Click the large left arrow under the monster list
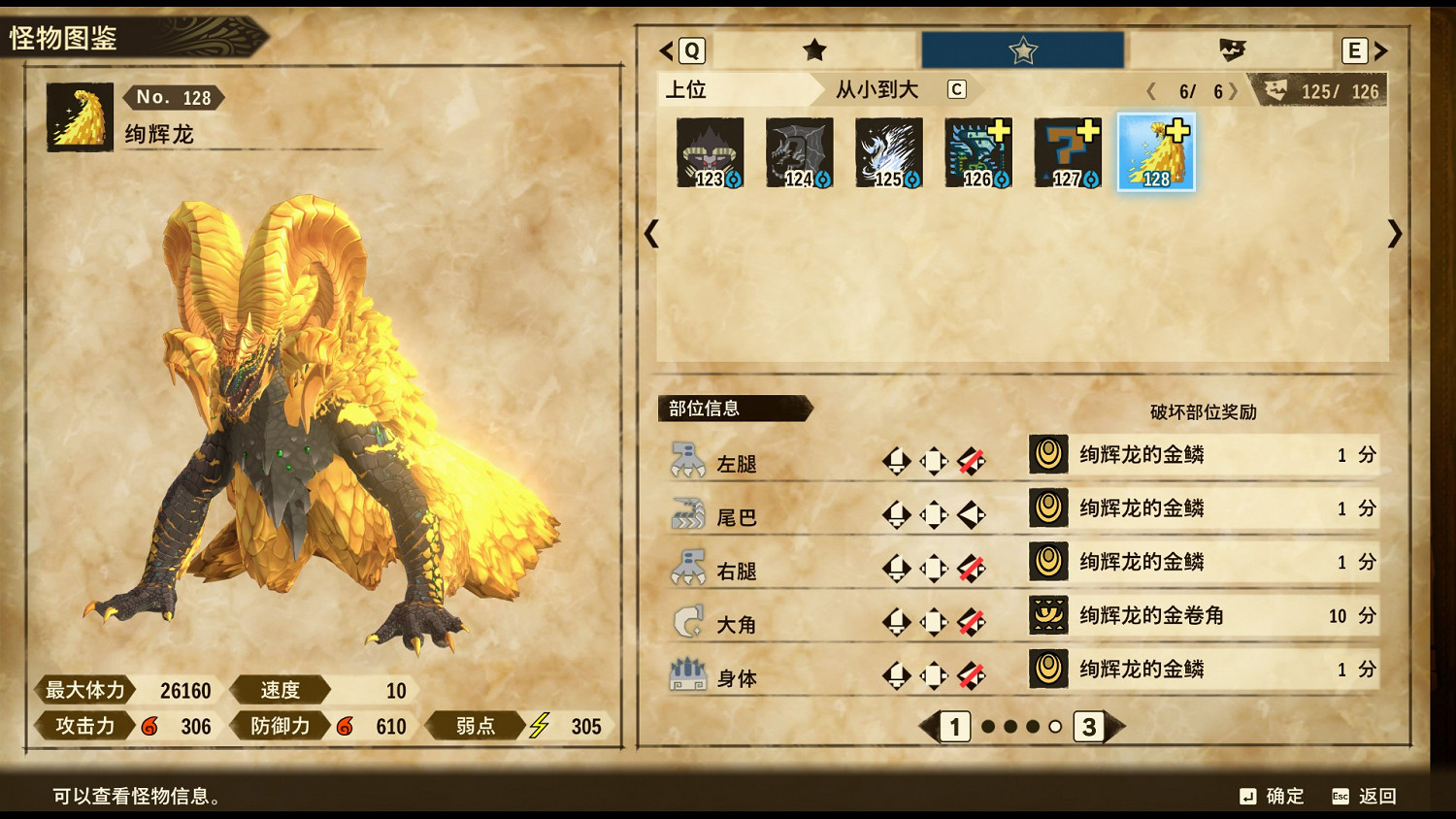 pos(651,235)
